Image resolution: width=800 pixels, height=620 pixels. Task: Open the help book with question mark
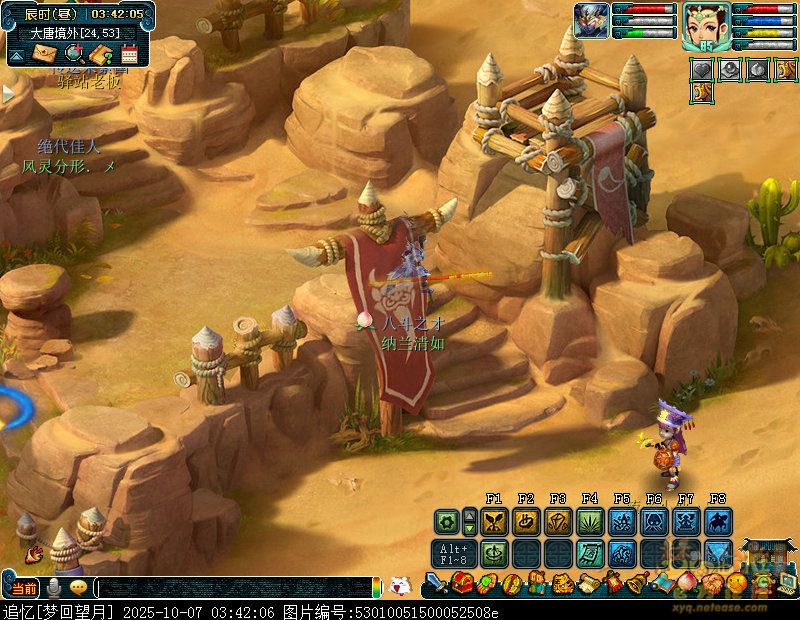coord(101,54)
